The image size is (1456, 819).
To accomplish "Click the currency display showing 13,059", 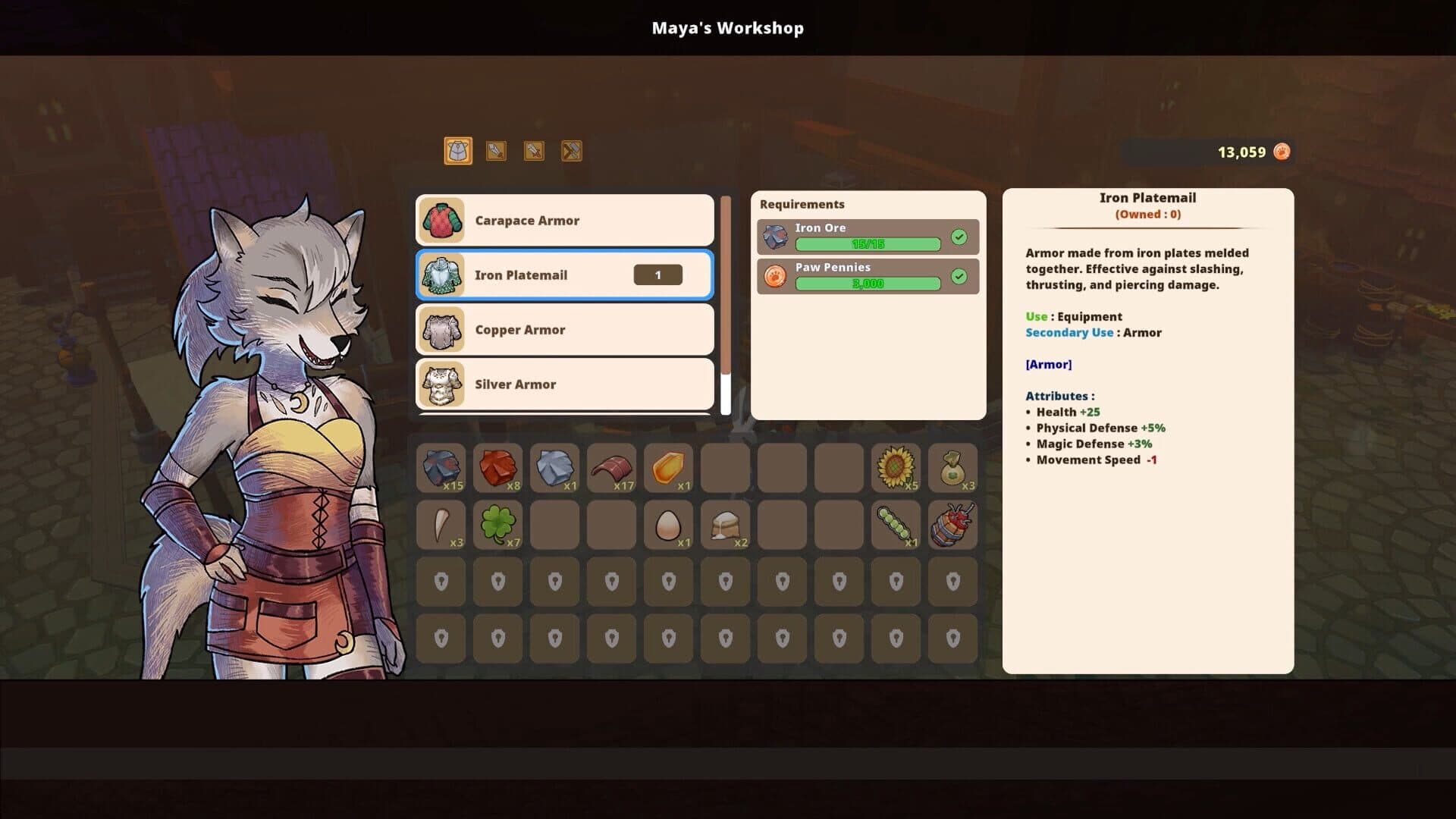I will click(x=1241, y=151).
